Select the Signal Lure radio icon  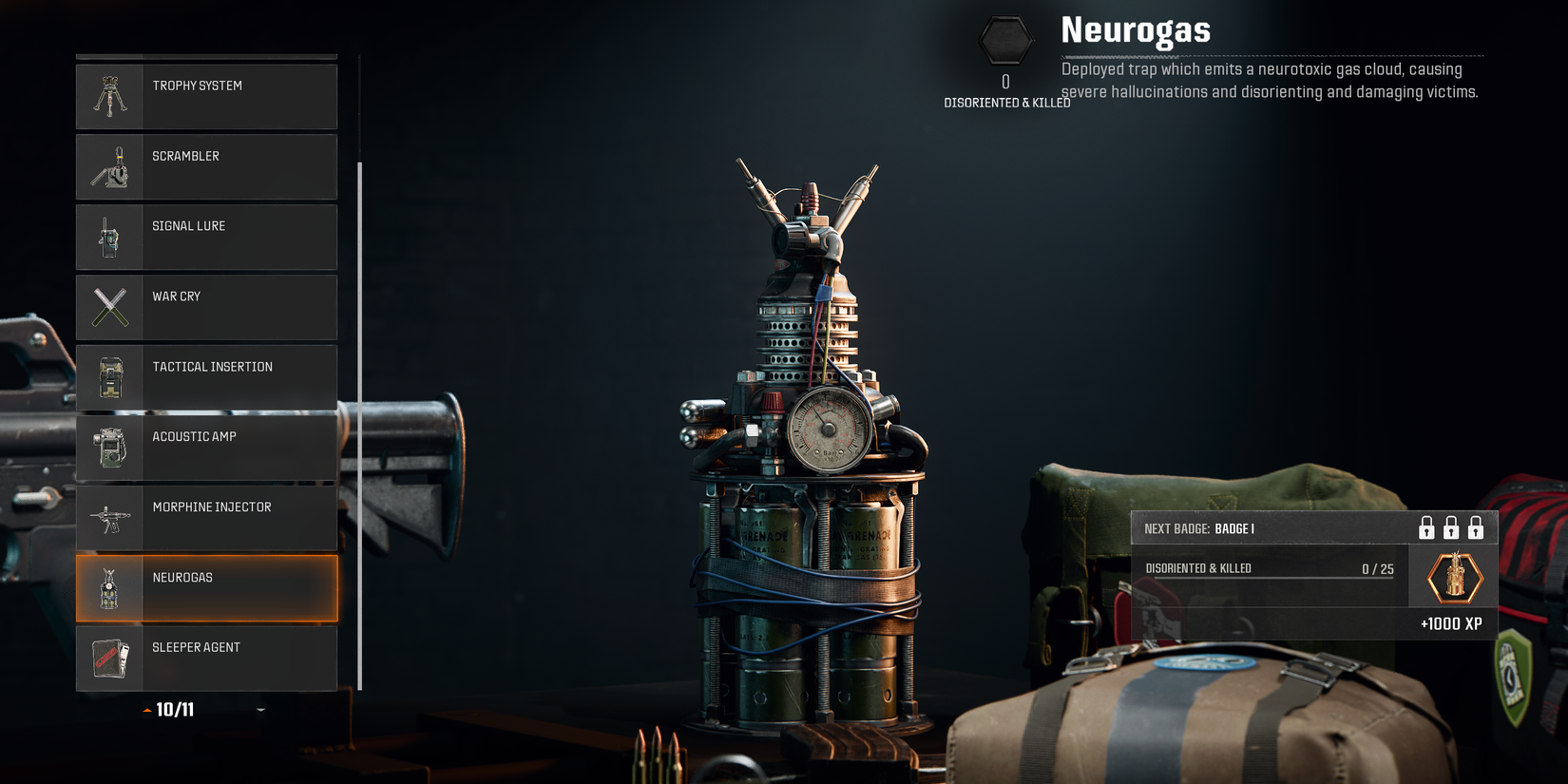click(x=111, y=237)
